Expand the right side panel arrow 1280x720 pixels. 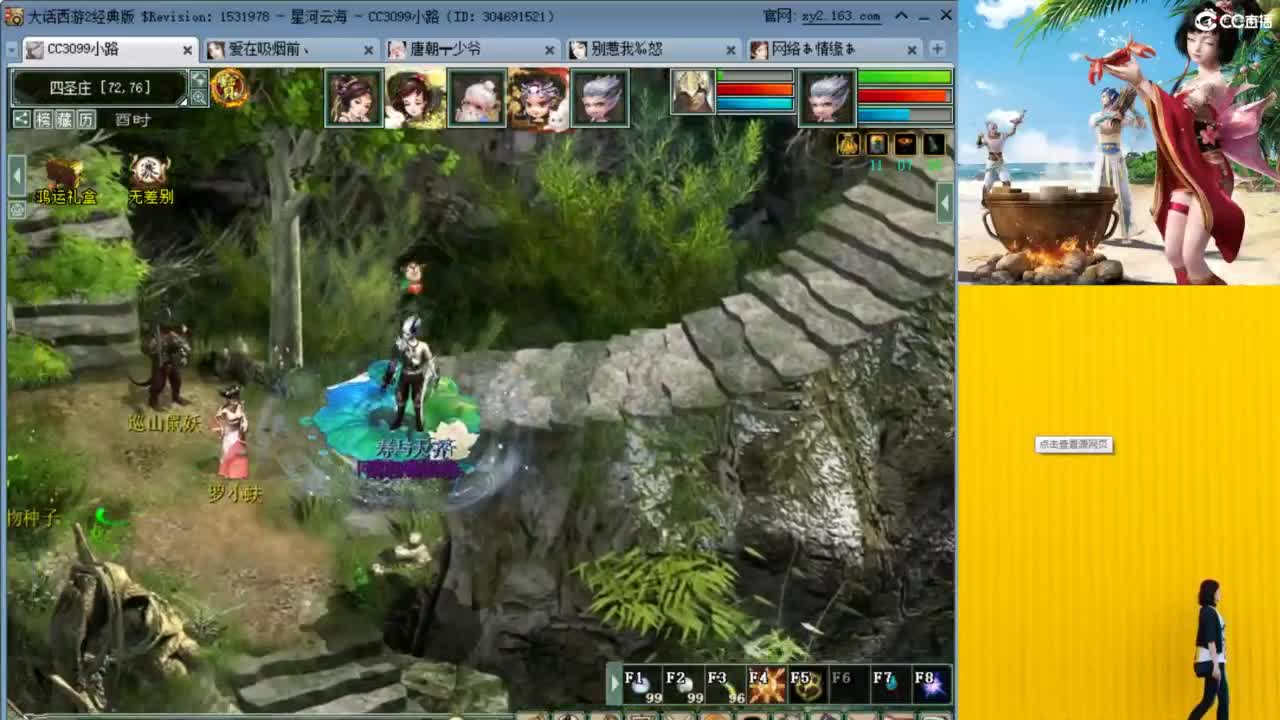click(x=943, y=203)
